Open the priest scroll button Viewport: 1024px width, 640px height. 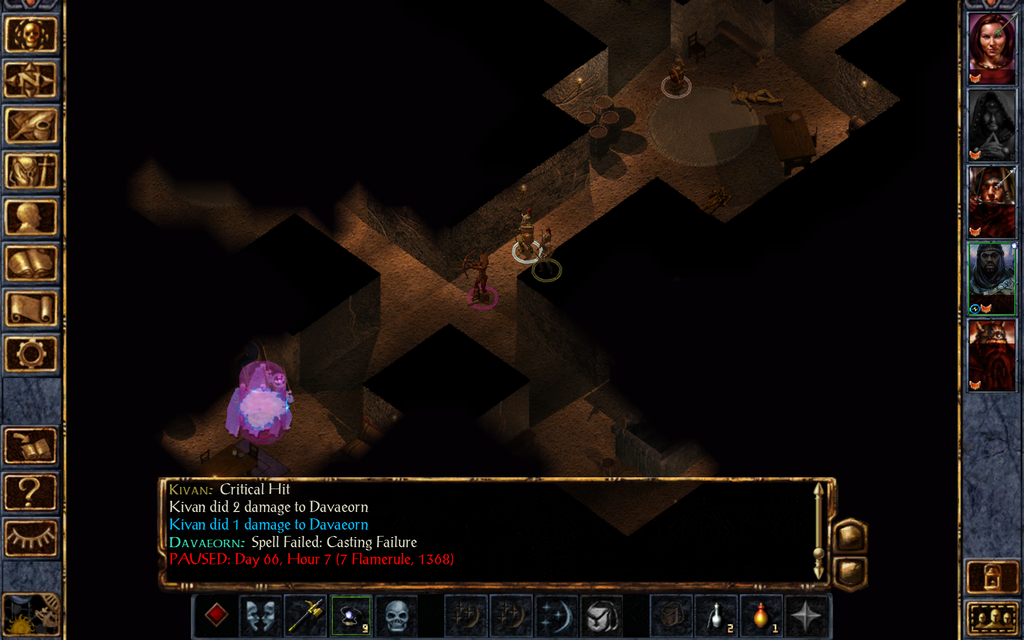[31, 308]
